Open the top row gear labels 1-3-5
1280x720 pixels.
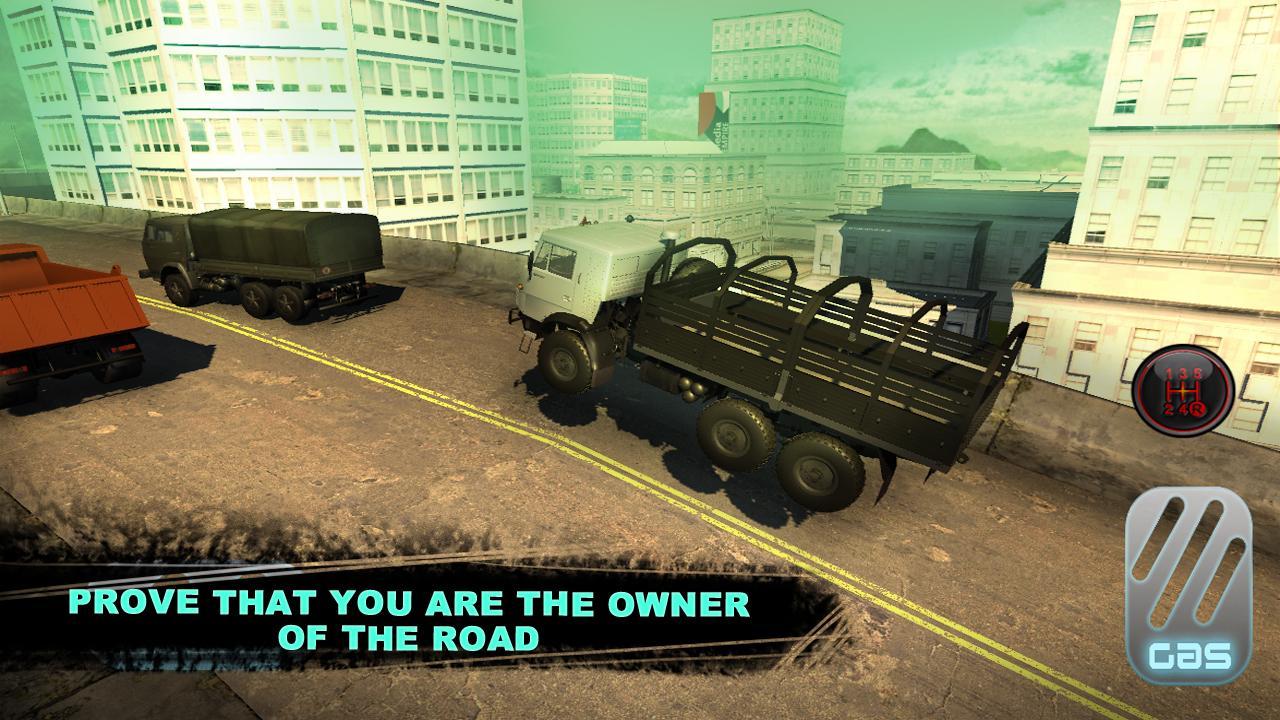[1182, 372]
